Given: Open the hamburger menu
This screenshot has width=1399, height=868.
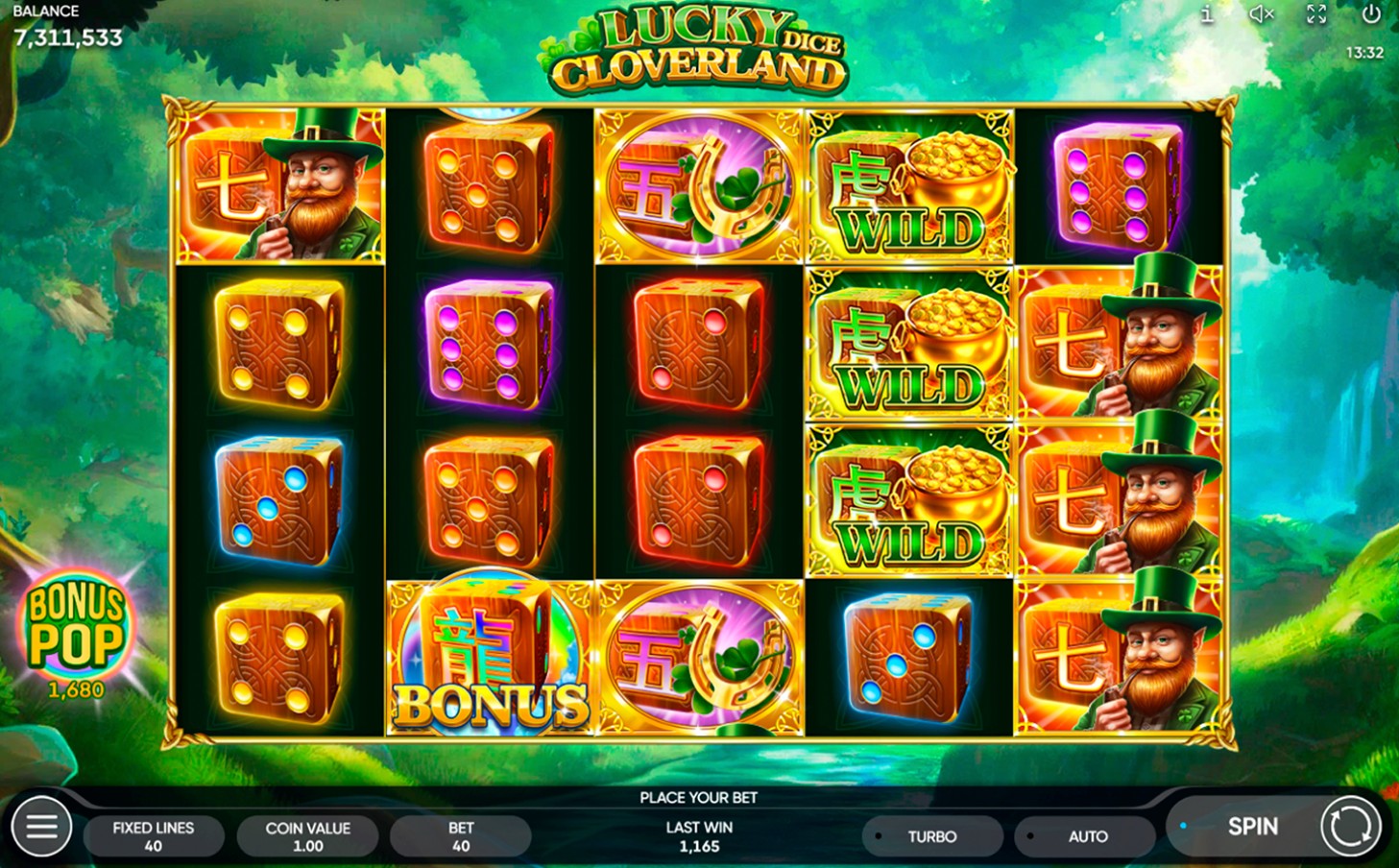Looking at the screenshot, I should point(38,826).
